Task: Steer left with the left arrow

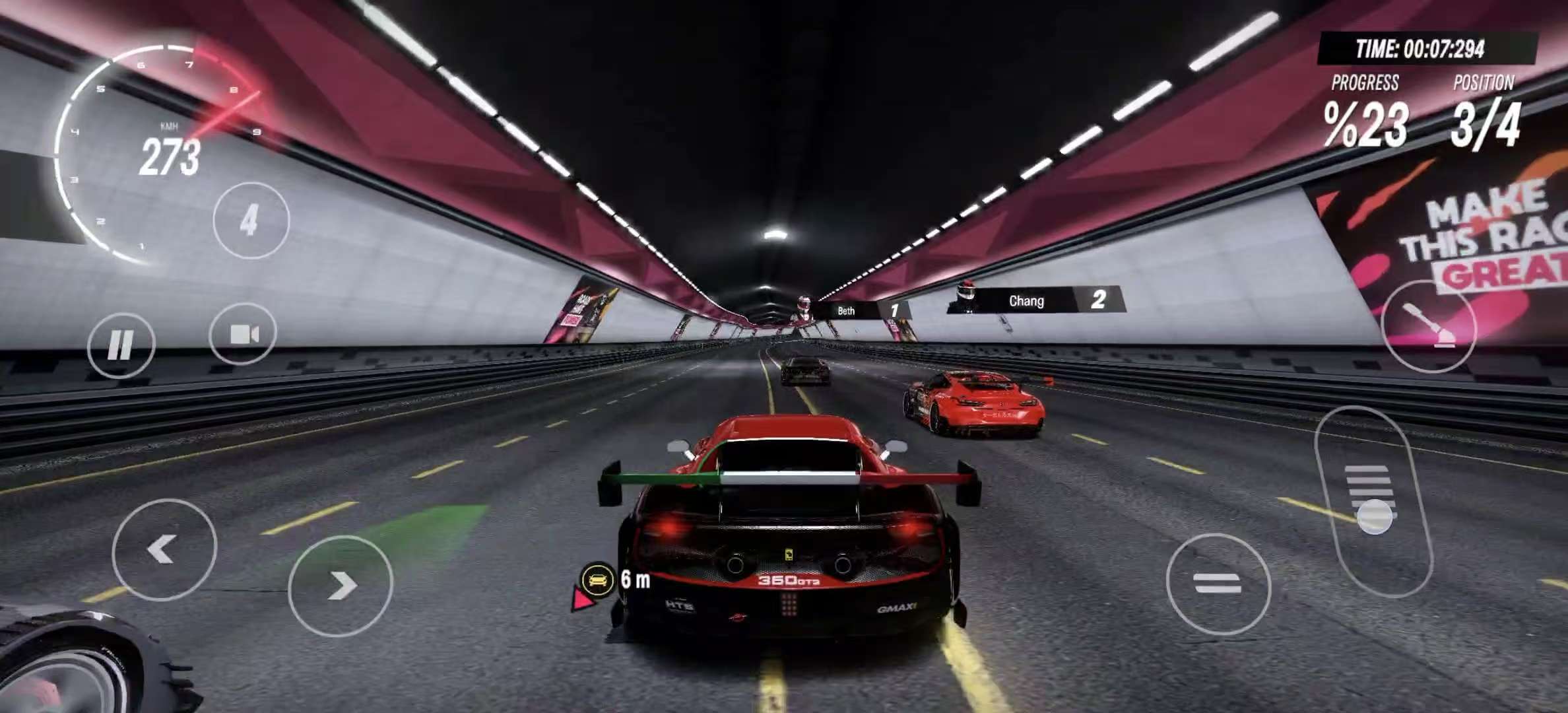Action: [x=164, y=549]
